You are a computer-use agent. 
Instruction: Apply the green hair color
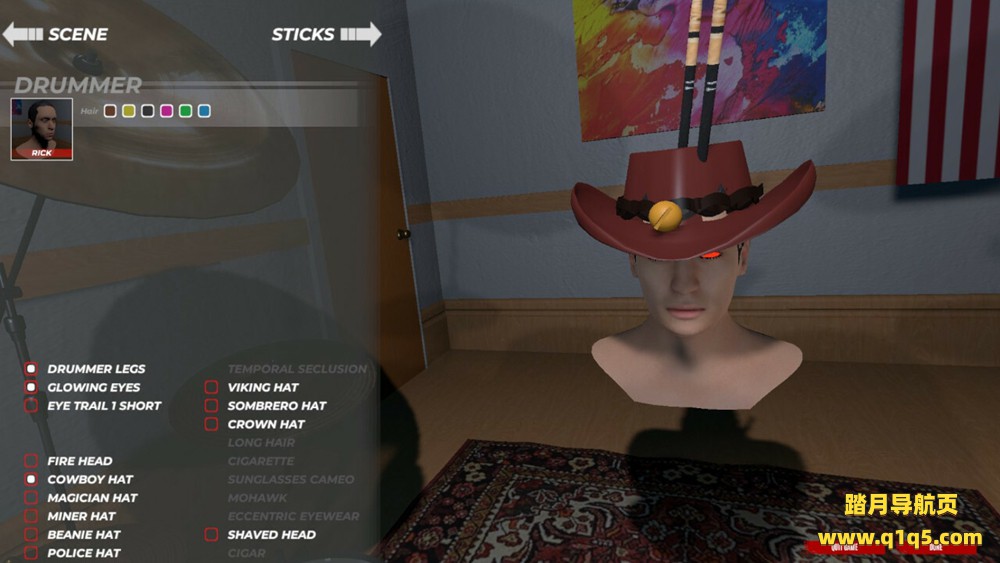(x=185, y=111)
